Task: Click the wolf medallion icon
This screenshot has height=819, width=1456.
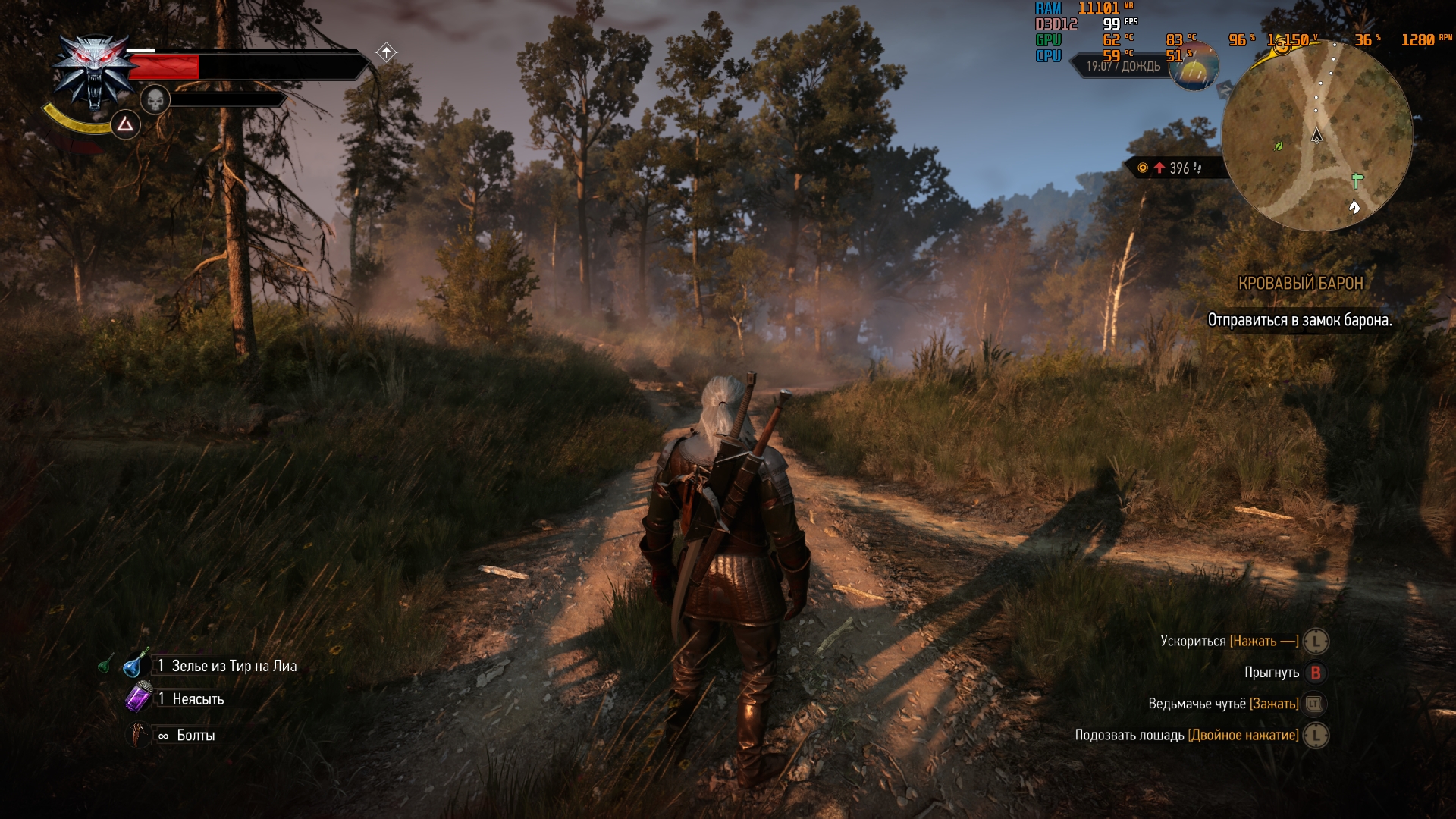Action: coord(93,72)
